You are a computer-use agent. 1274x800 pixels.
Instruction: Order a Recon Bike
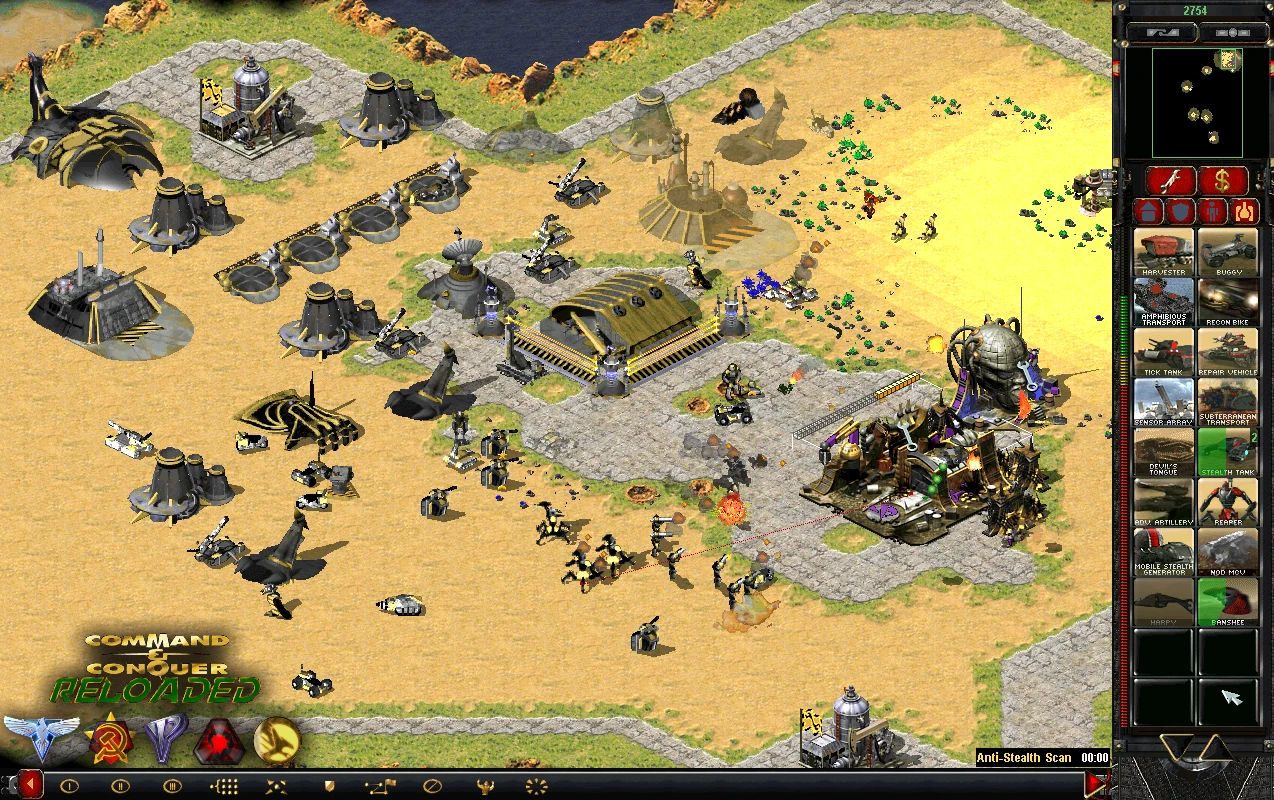point(1228,302)
